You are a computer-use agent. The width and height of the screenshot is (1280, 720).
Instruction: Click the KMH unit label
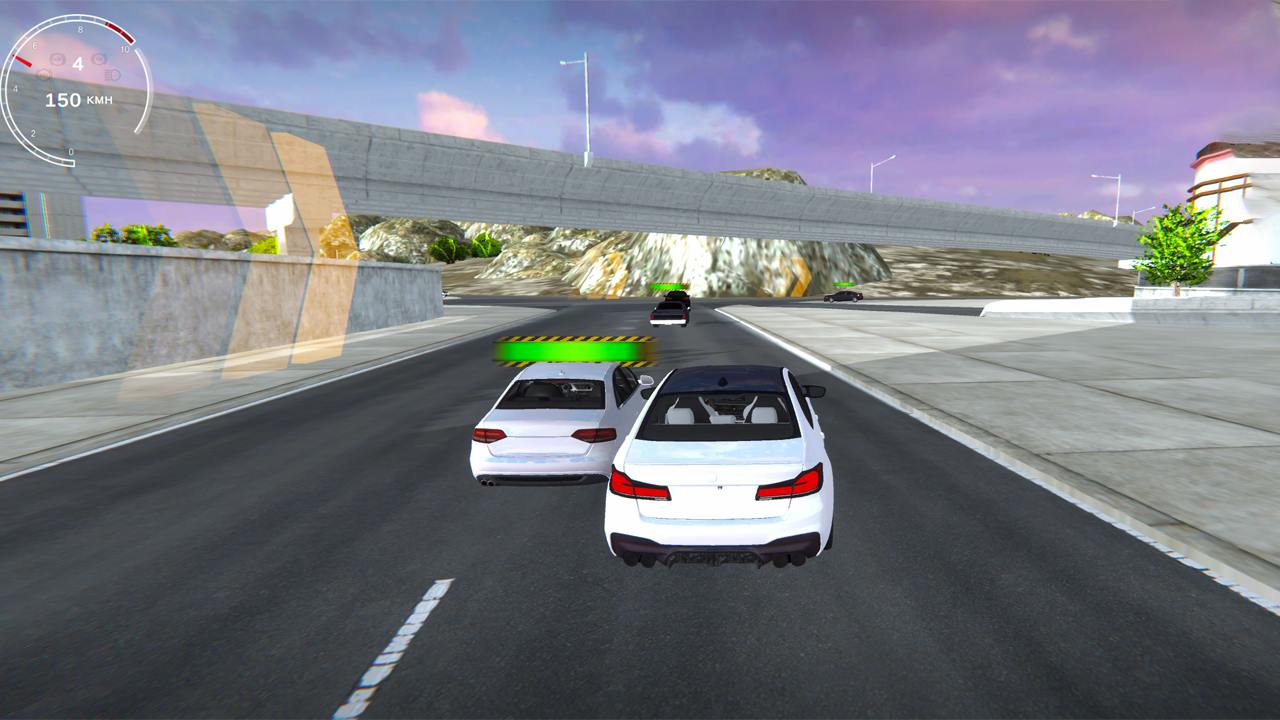[x=99, y=99]
